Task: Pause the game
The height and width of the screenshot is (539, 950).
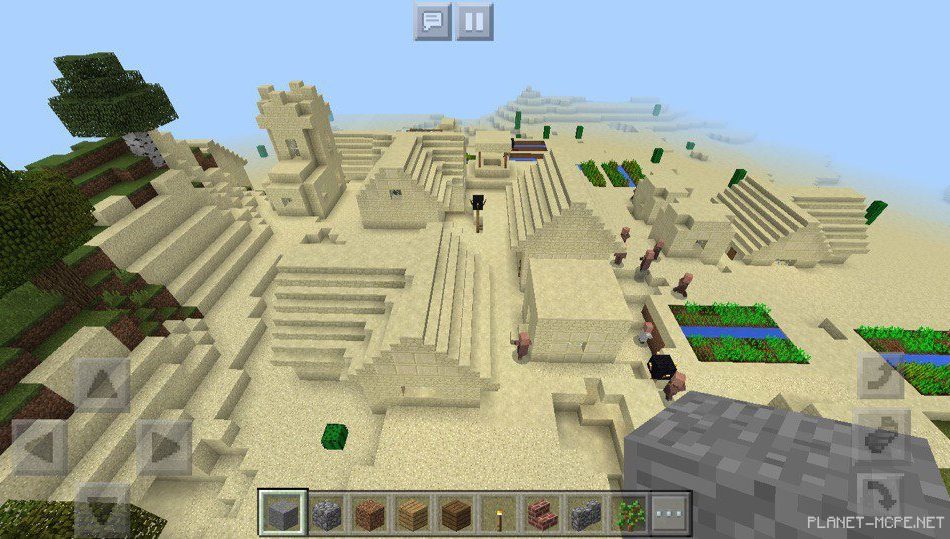Action: pos(475,21)
